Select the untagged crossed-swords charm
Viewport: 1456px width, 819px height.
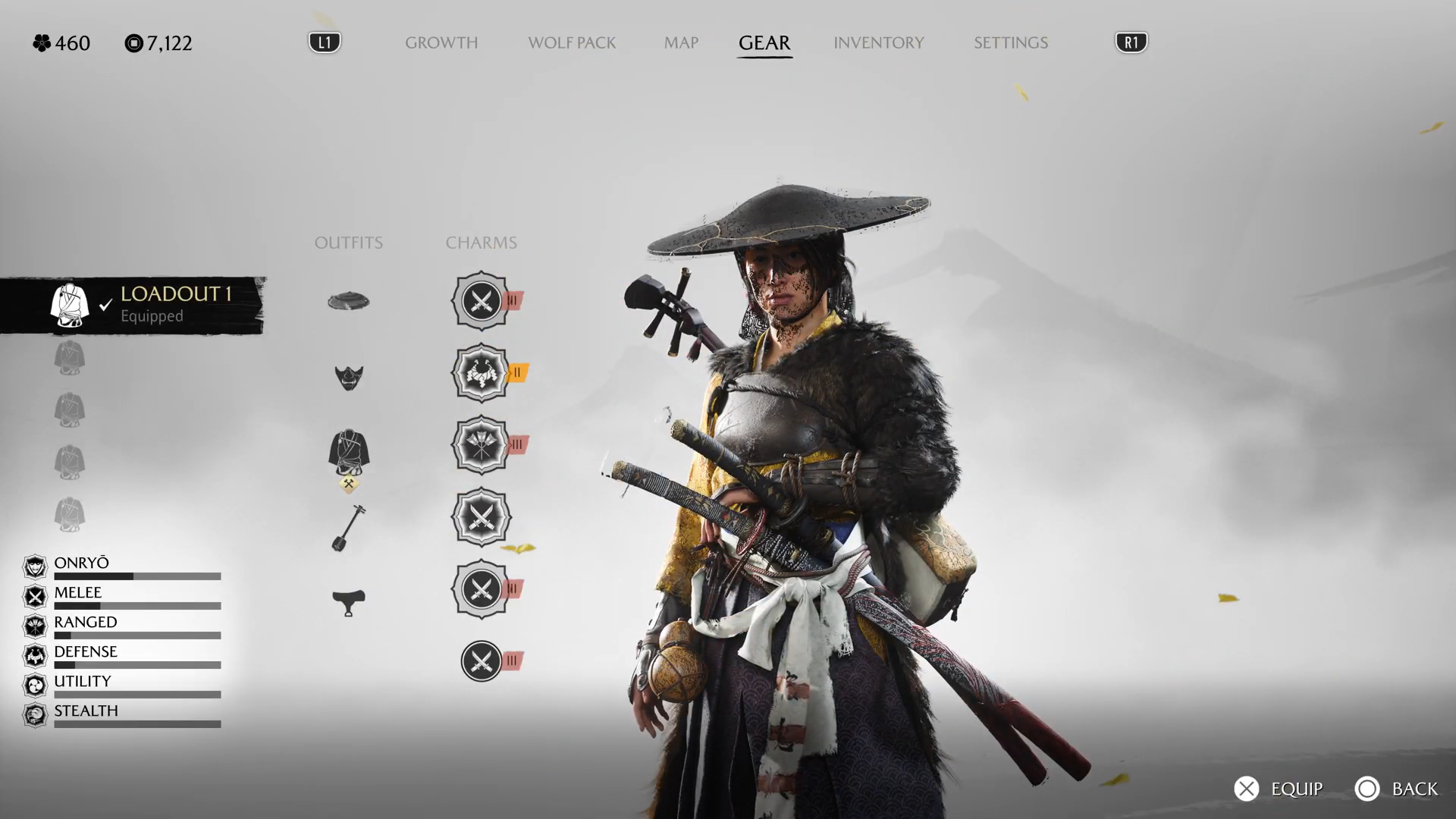[x=481, y=517]
